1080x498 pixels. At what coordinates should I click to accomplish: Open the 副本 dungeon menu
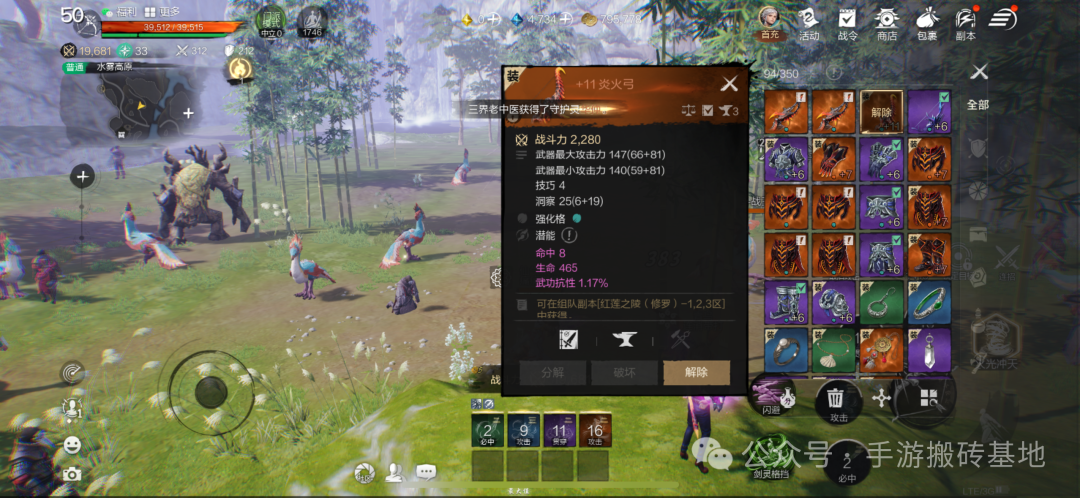(x=964, y=23)
